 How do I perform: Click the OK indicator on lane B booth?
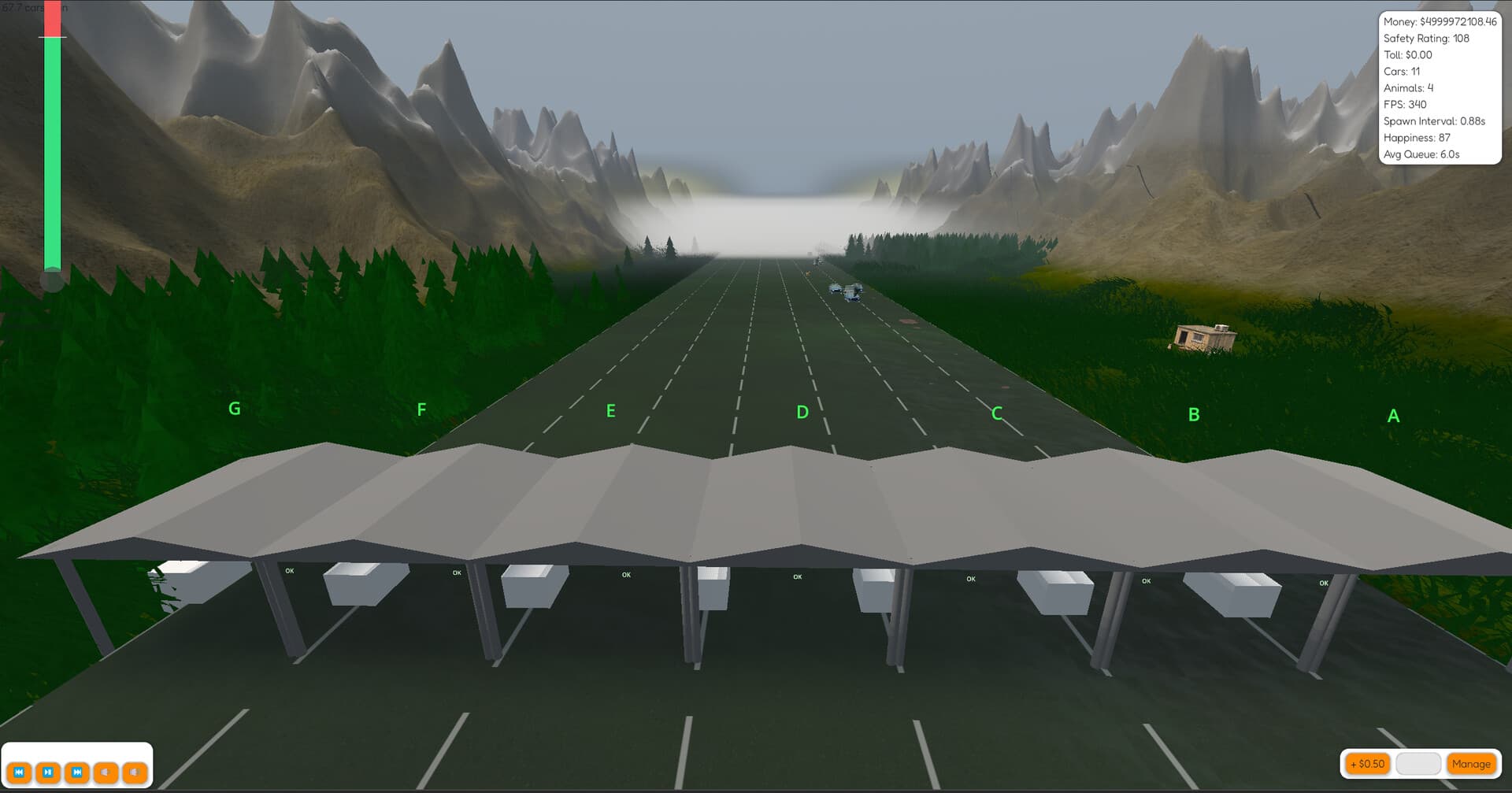(1147, 580)
